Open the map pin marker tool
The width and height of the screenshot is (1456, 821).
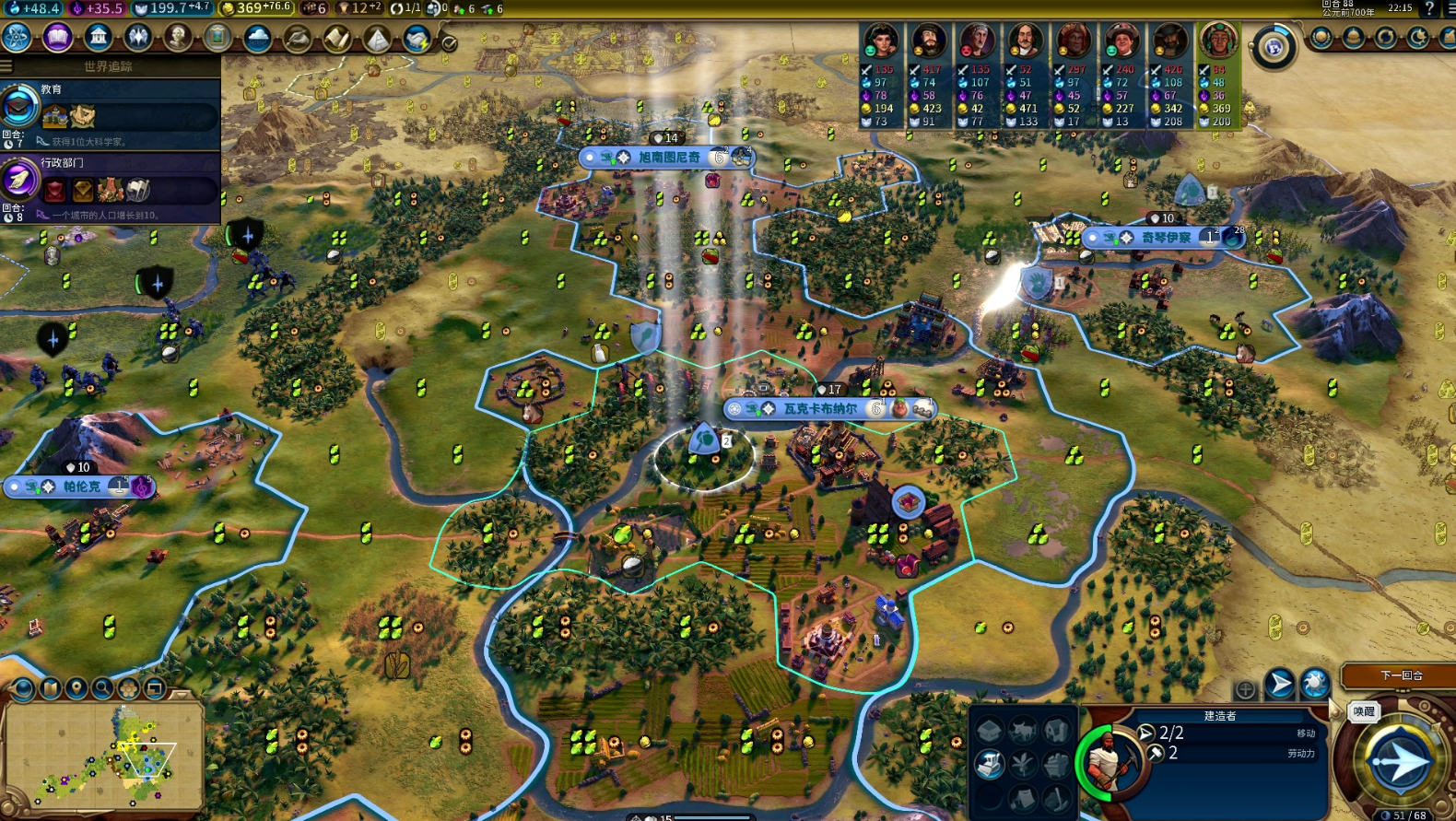(76, 688)
